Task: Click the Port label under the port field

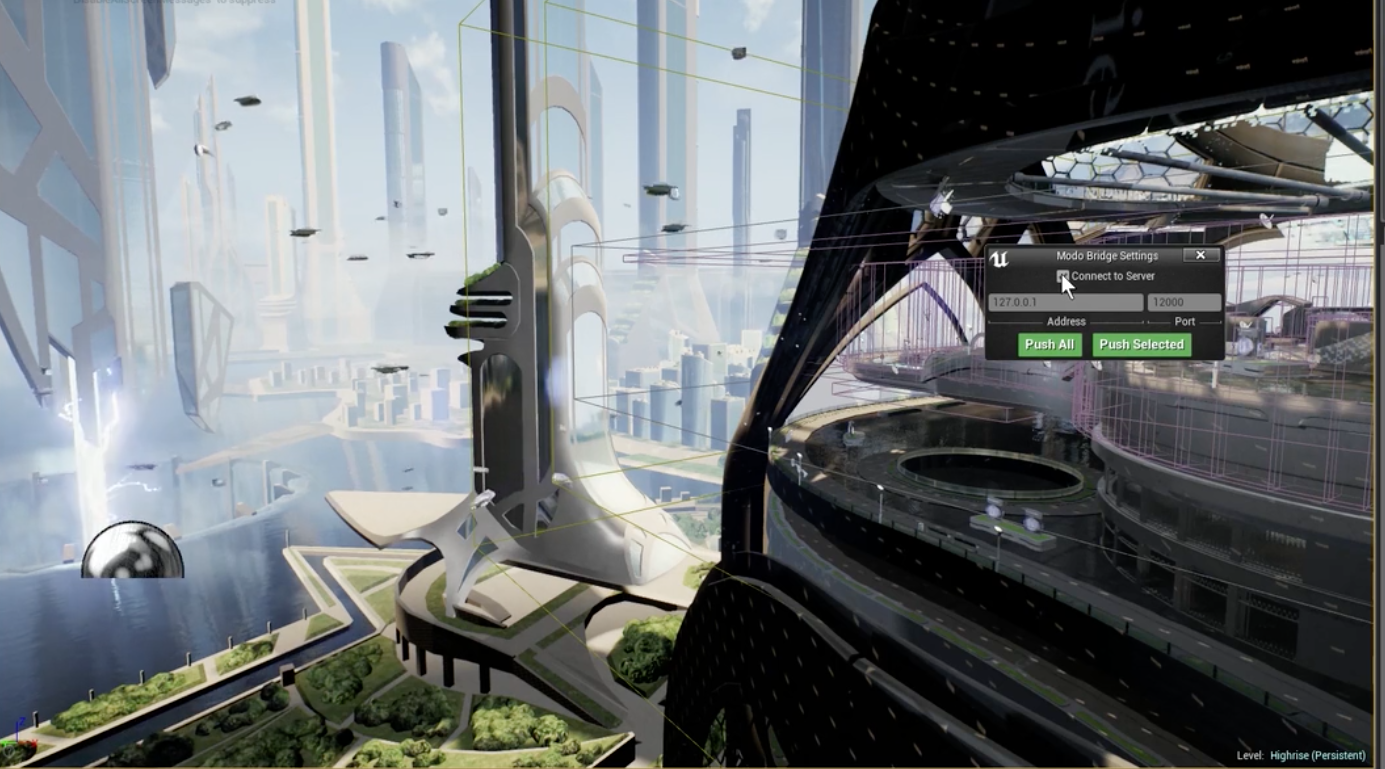Action: pyautogui.click(x=1184, y=321)
